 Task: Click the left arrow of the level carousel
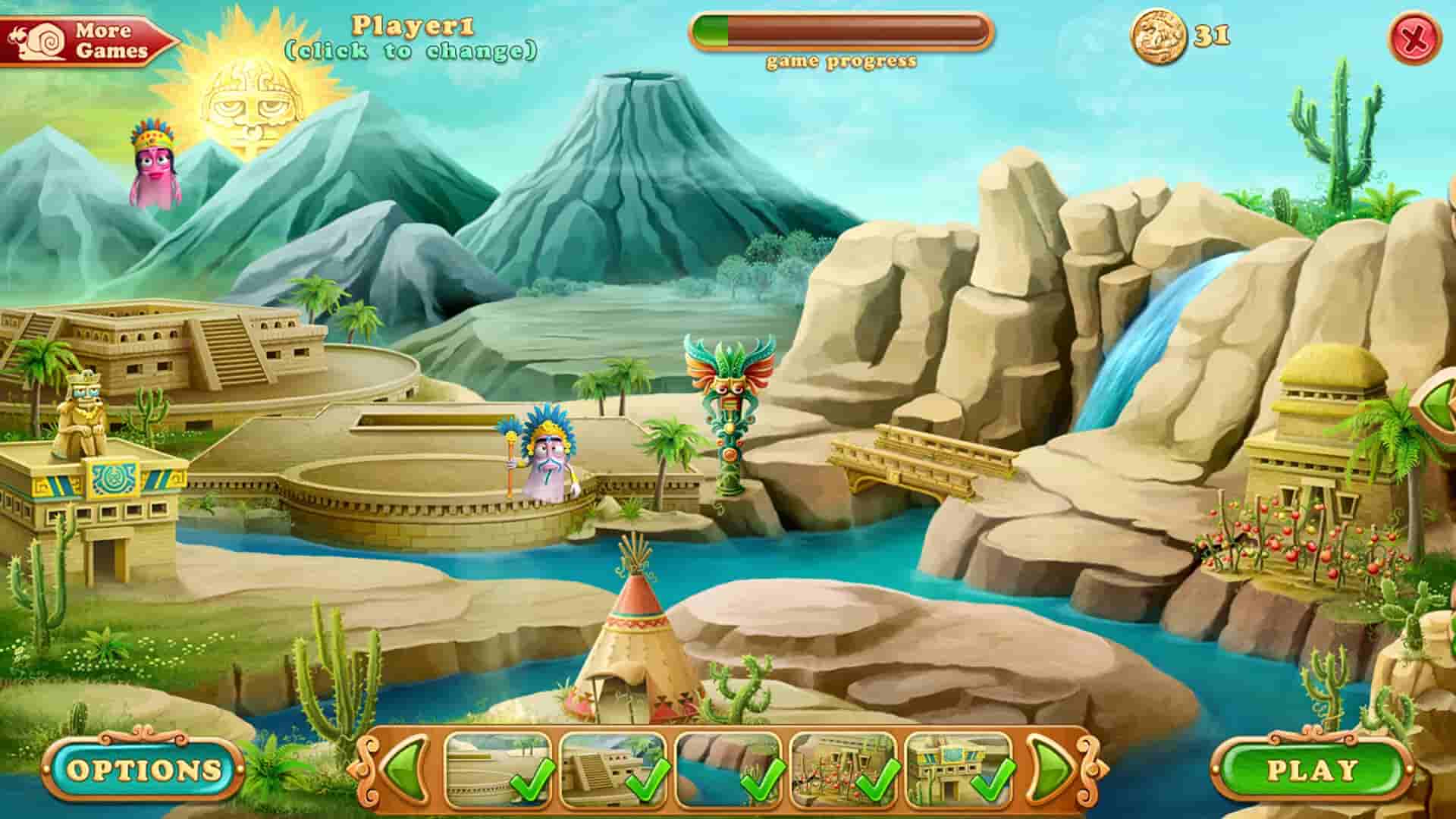403,771
